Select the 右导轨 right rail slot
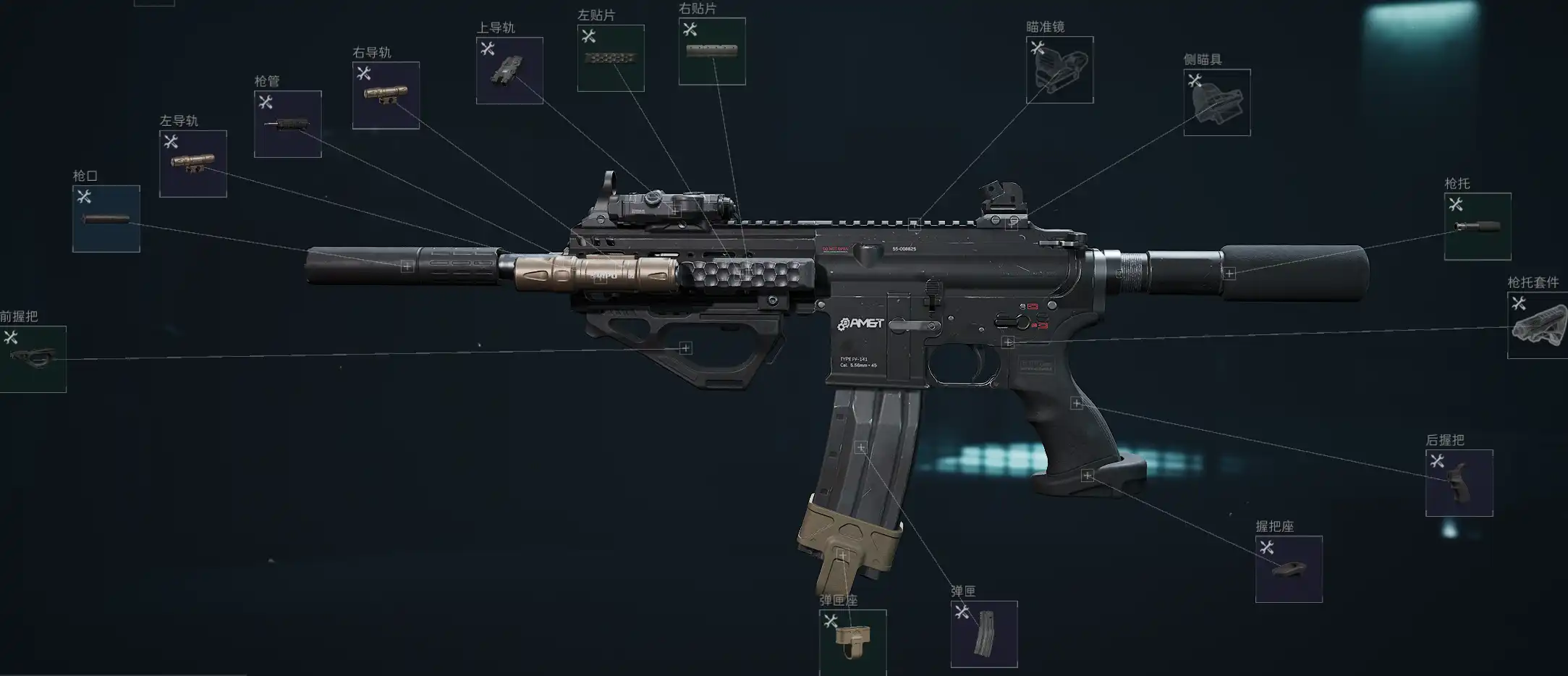Viewport: 1568px width, 676px height. tap(386, 96)
